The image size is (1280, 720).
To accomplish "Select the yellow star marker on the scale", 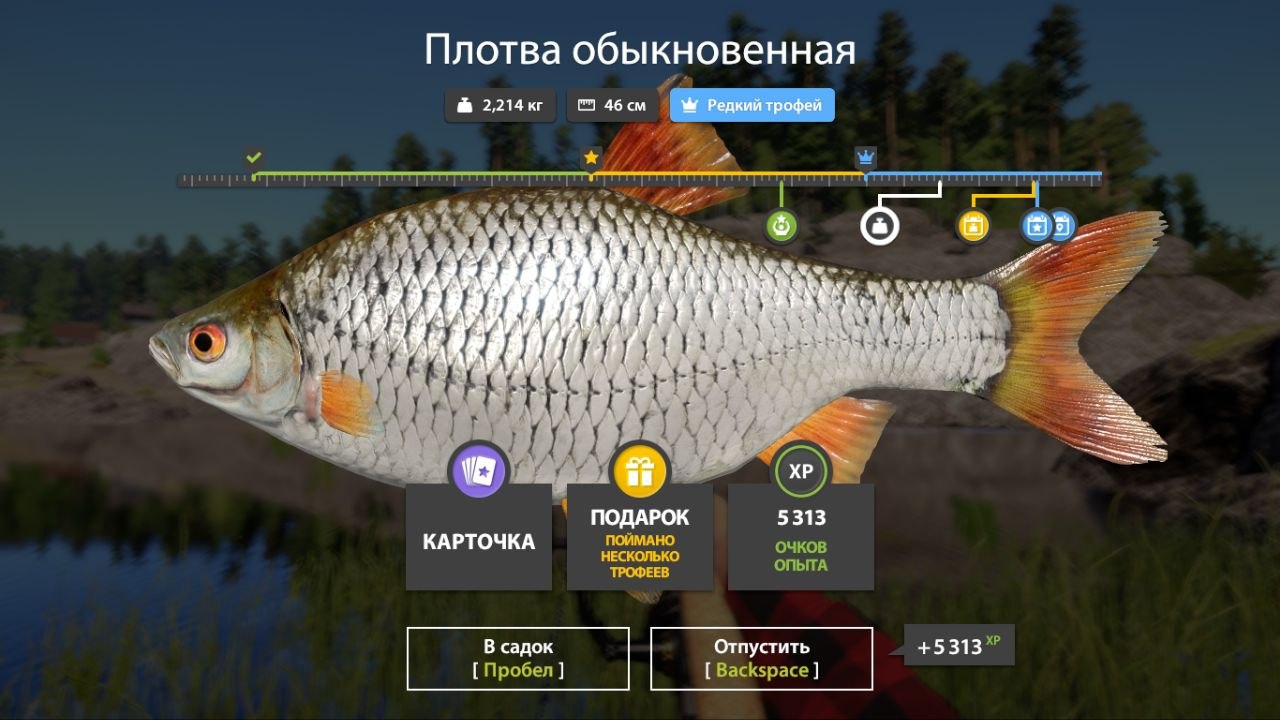I will click(x=590, y=156).
